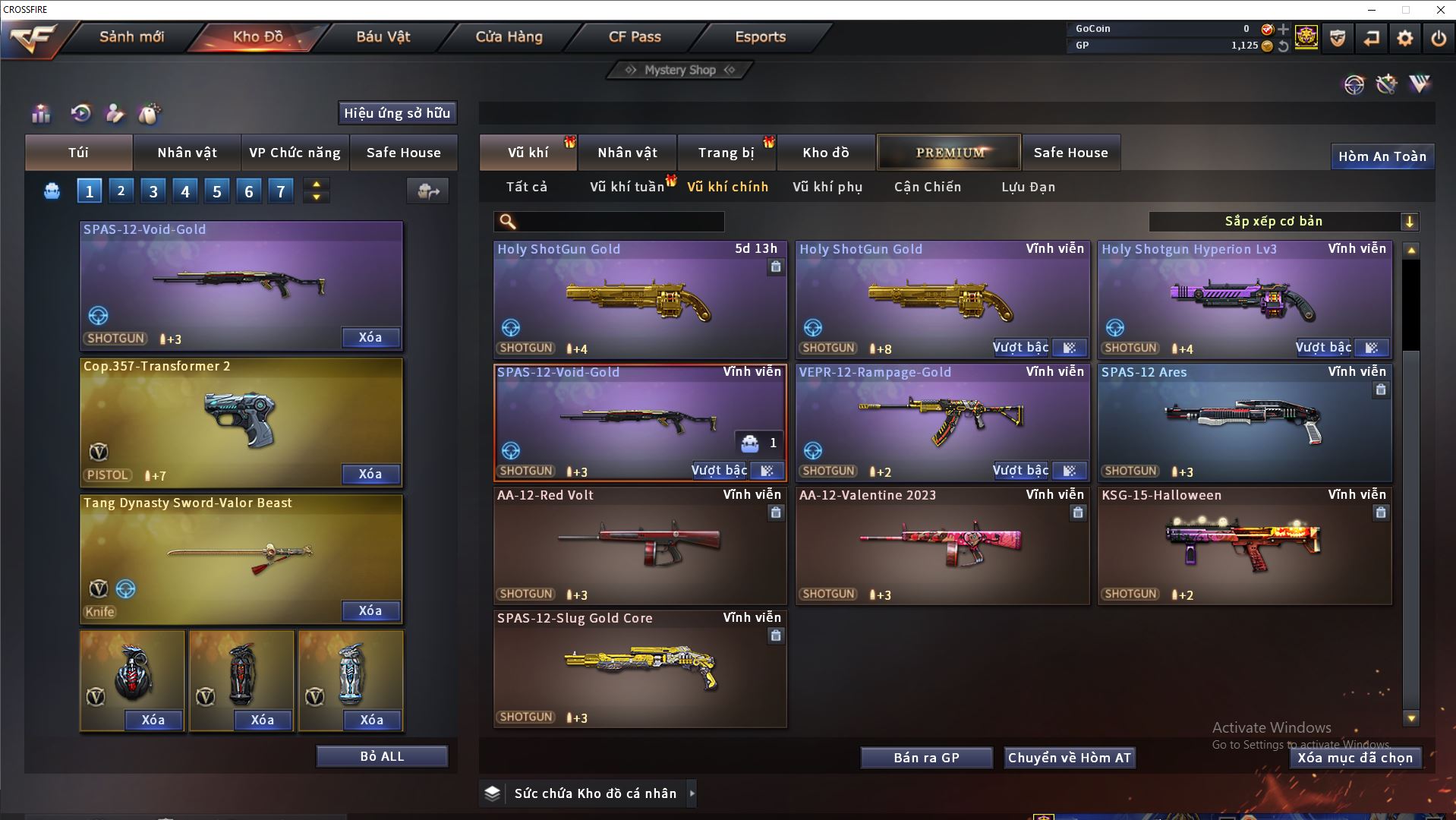Open the Mystery Shop banner
This screenshot has height=820, width=1456.
click(x=679, y=70)
